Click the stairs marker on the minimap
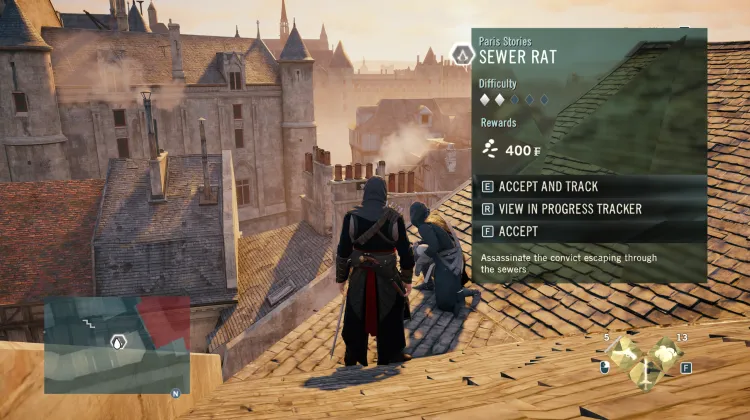The height and width of the screenshot is (420, 750). pyautogui.click(x=89, y=326)
